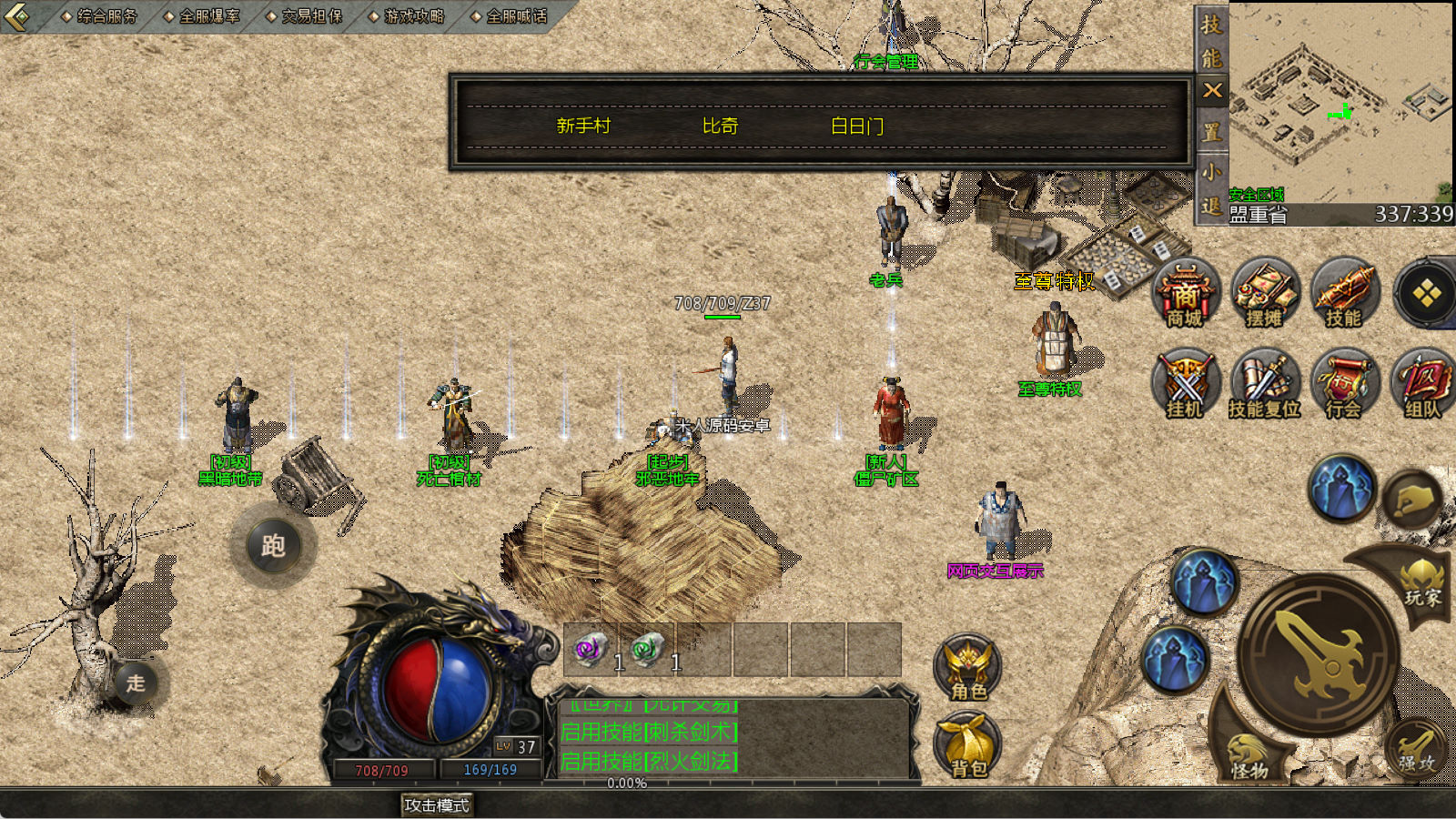Select the 全服喊话 tab
This screenshot has height=819, width=1456.
515,16
